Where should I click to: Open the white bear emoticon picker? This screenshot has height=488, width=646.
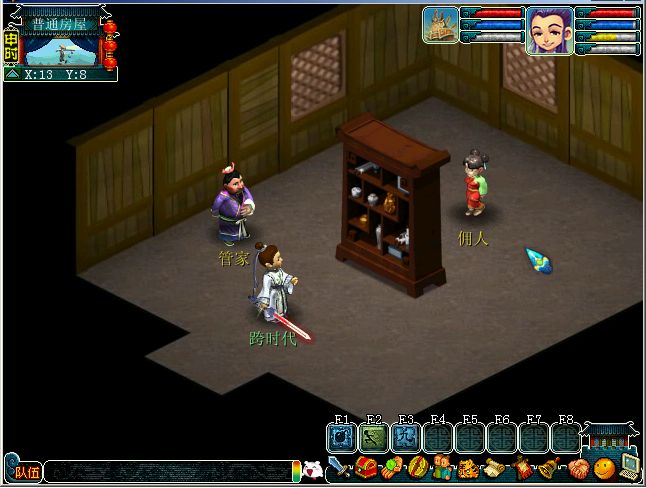312,468
